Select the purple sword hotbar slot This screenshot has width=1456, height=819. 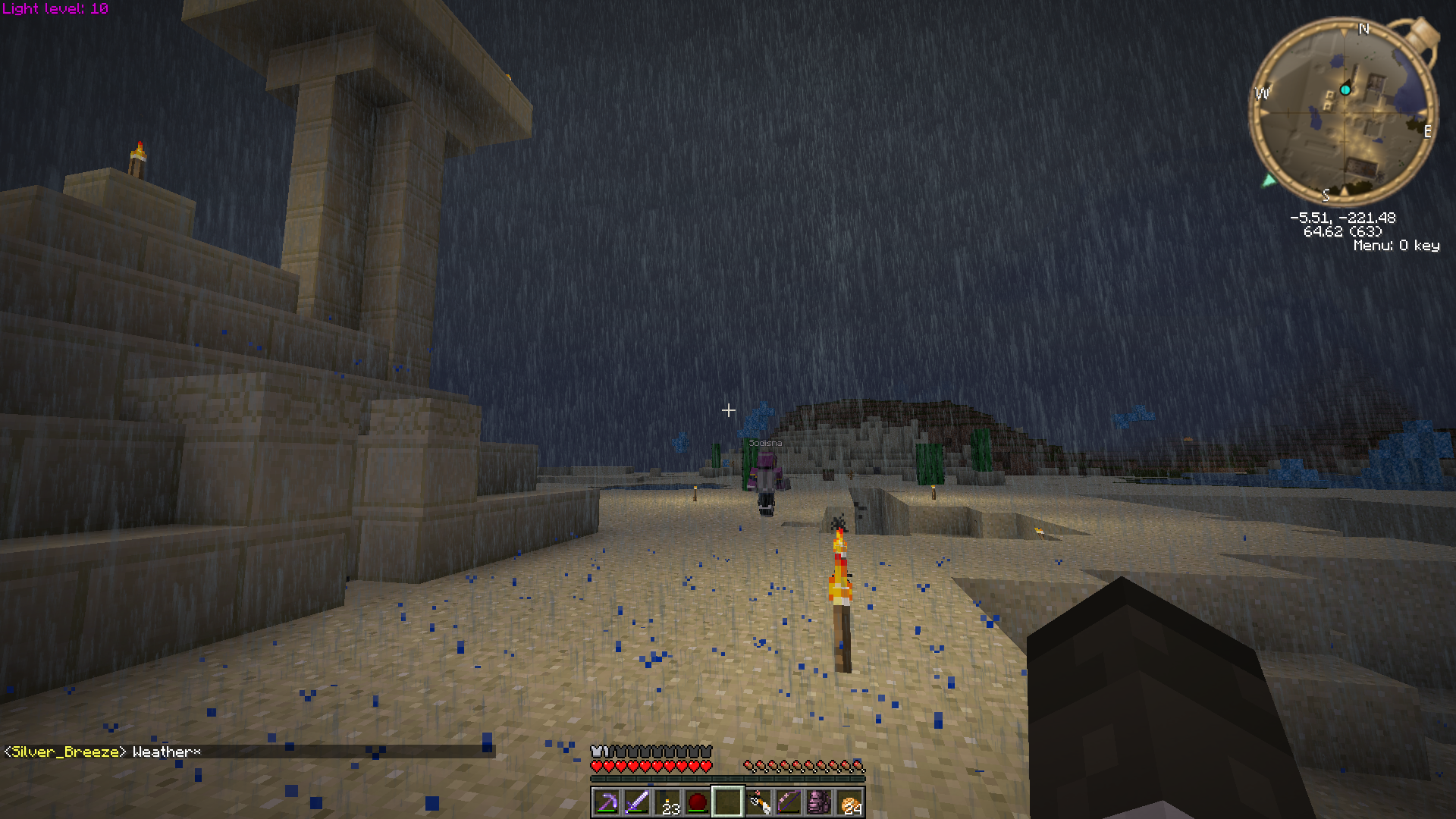(x=636, y=802)
